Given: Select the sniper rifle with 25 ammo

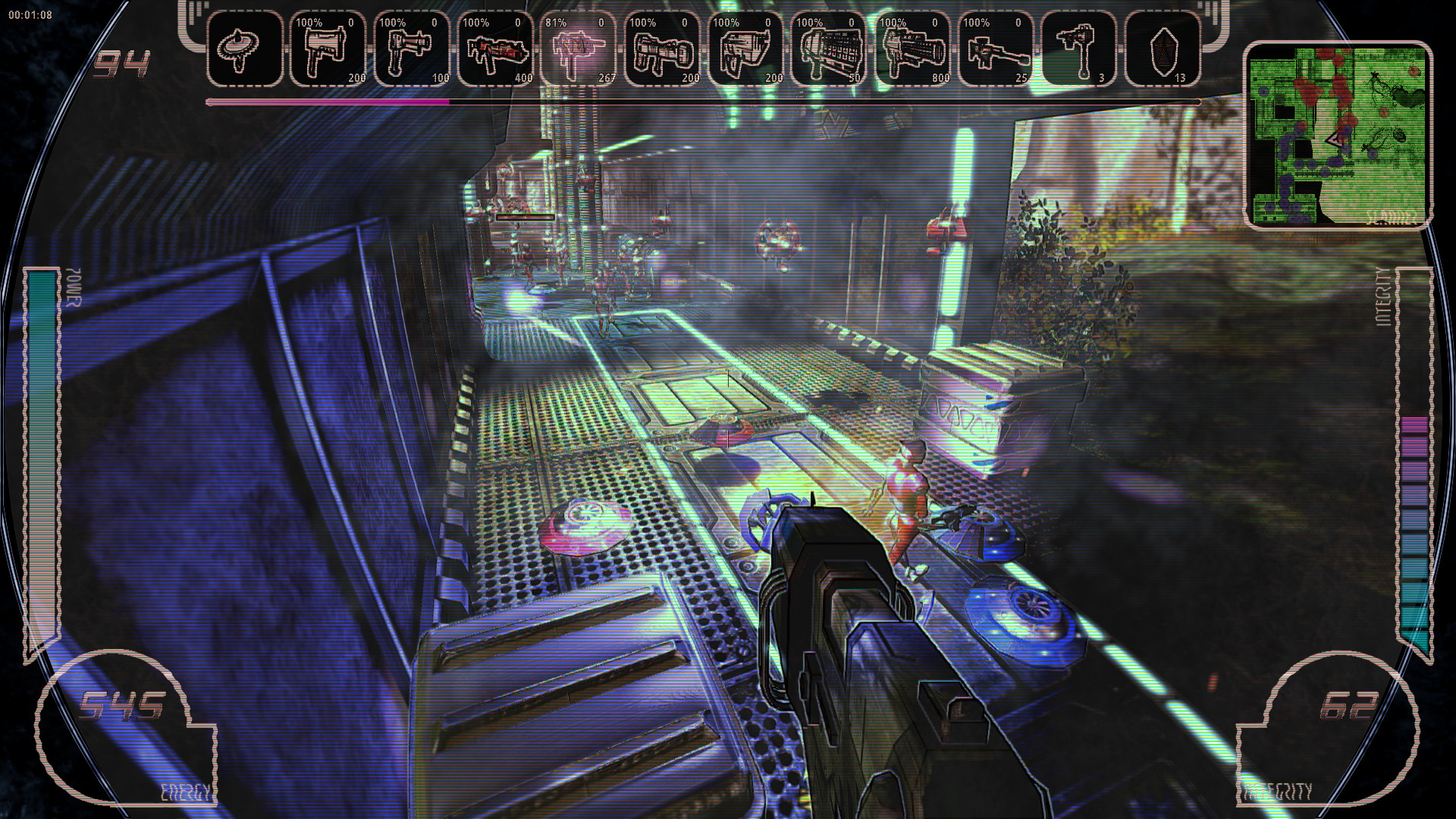Looking at the screenshot, I should [997, 49].
